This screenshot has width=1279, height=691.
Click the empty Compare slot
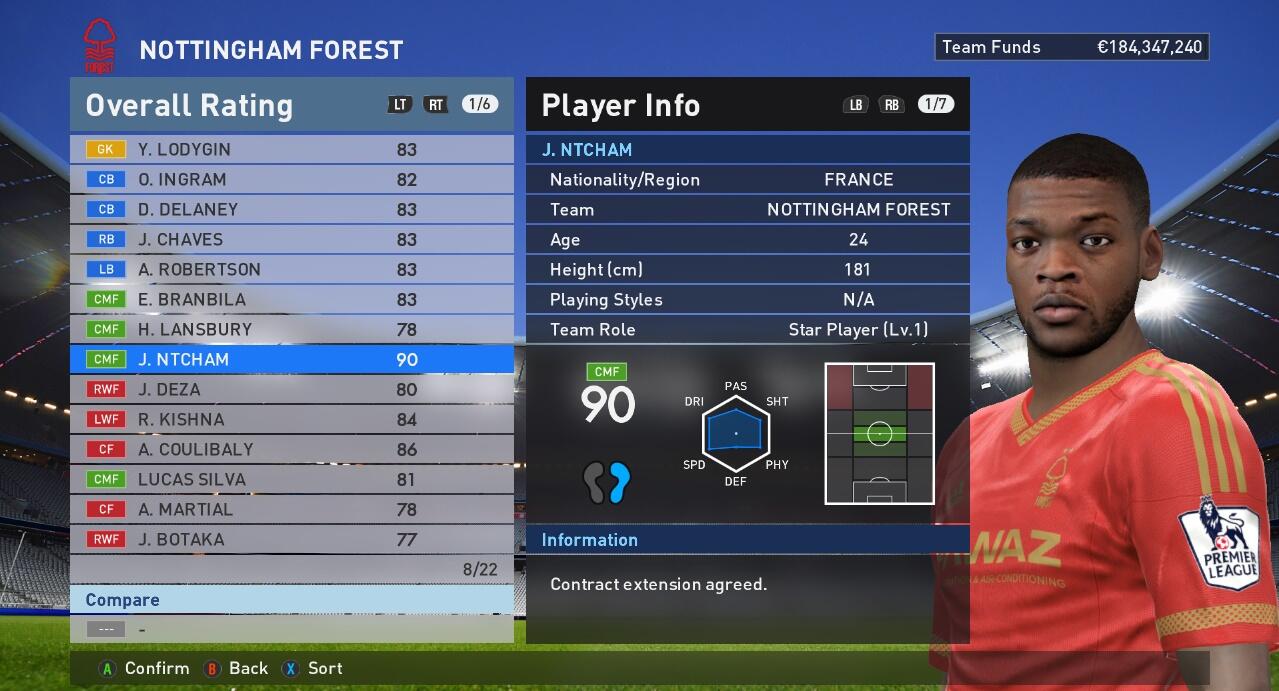click(x=290, y=629)
